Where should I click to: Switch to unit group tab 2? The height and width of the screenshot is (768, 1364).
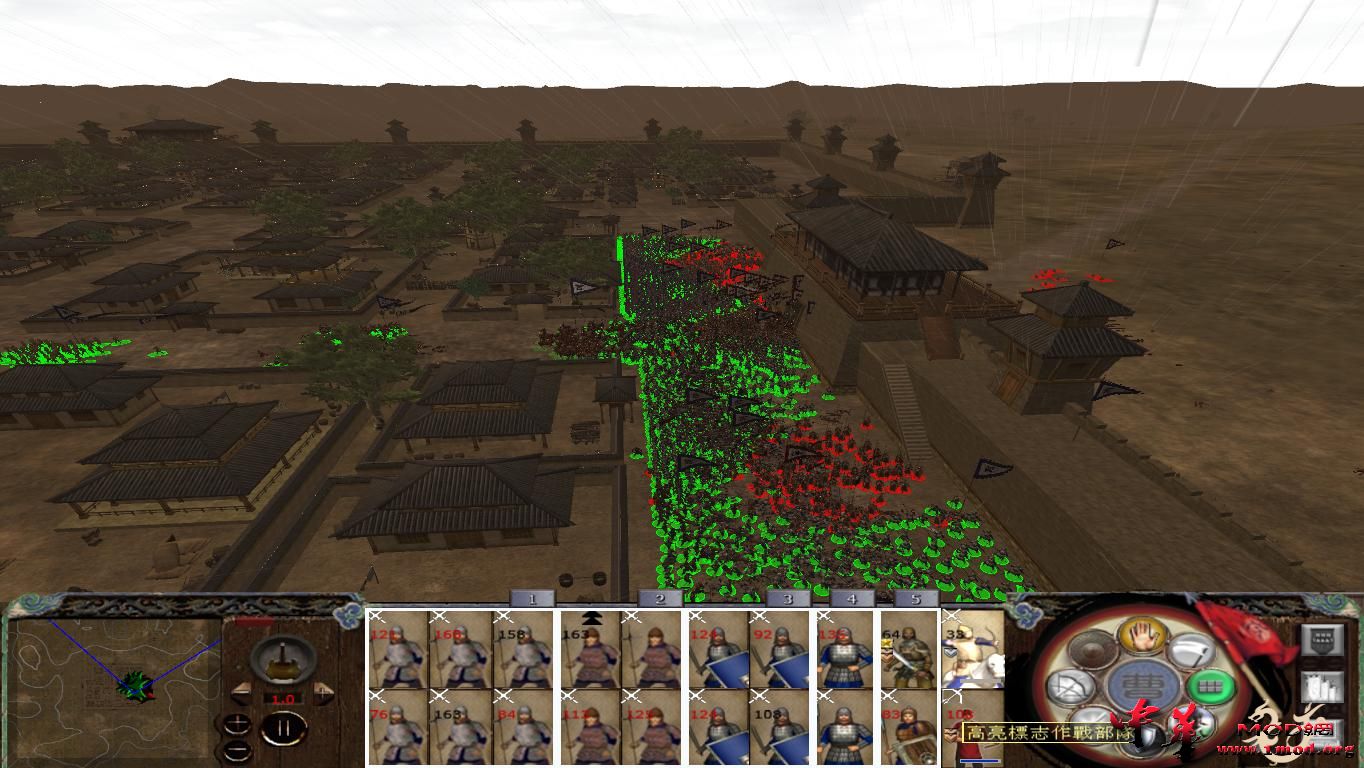click(x=658, y=600)
